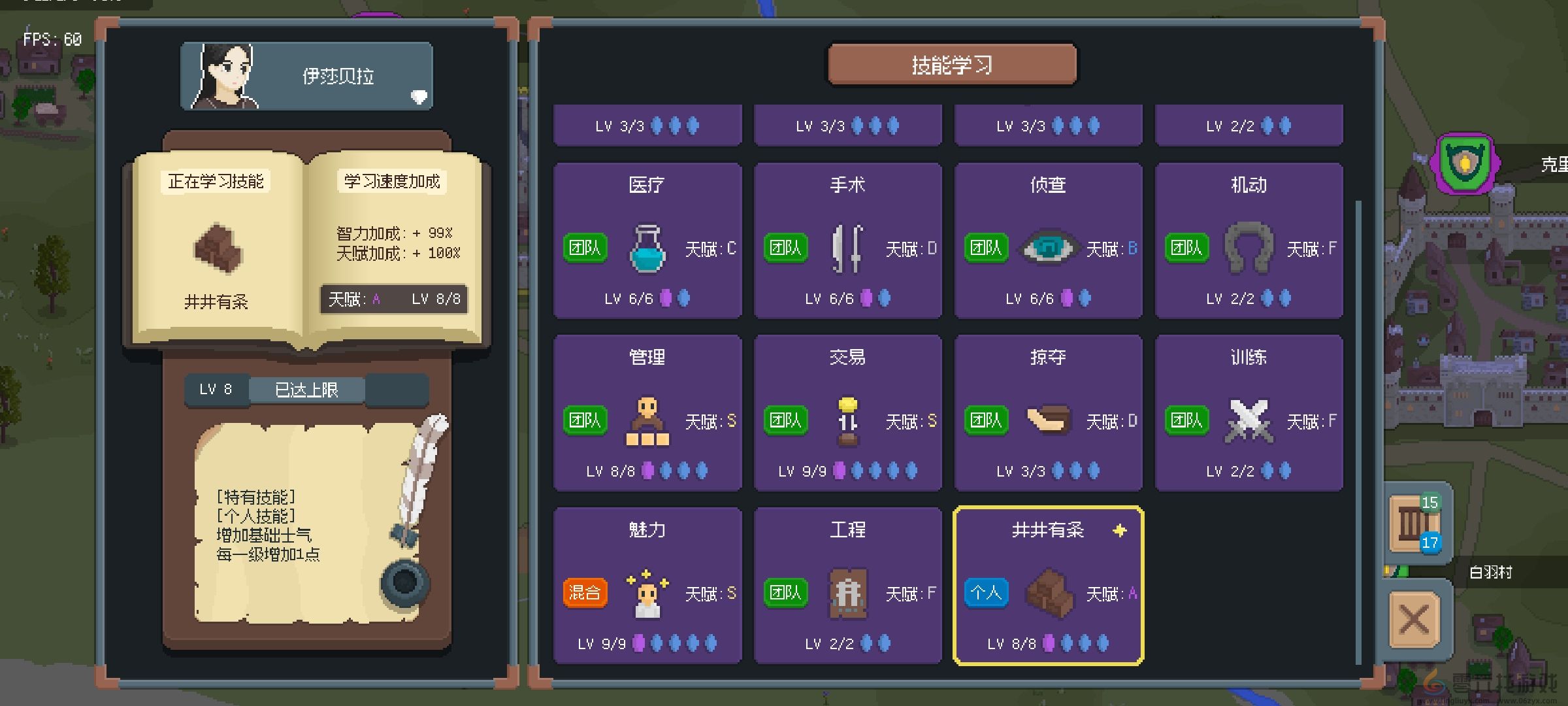Open the barrel icon with 15 and 17 badges
The height and width of the screenshot is (706, 1568).
click(1414, 523)
